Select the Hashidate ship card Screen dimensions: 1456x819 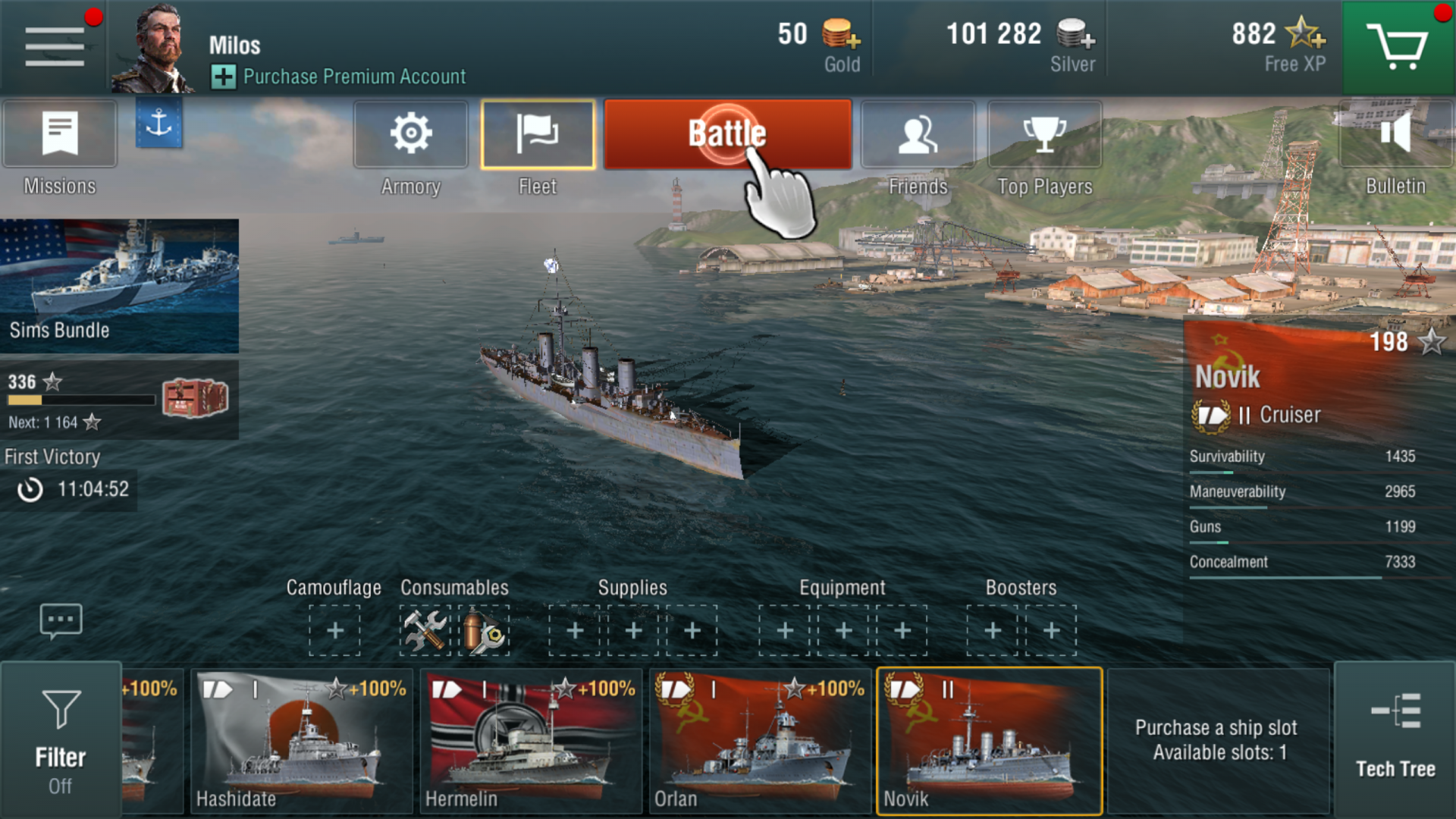tap(301, 741)
